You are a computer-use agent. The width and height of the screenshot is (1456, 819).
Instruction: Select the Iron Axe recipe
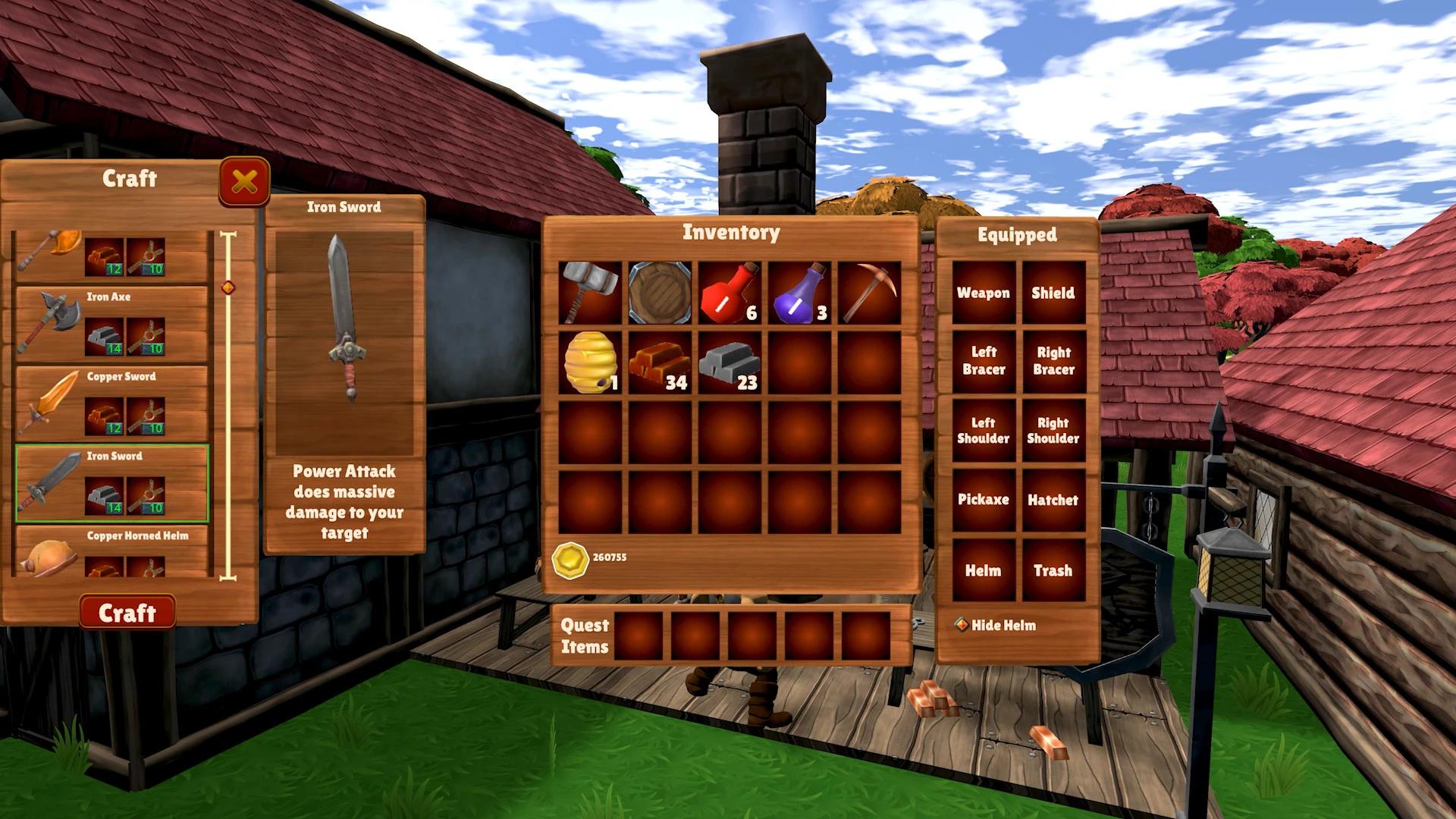pyautogui.click(x=112, y=322)
